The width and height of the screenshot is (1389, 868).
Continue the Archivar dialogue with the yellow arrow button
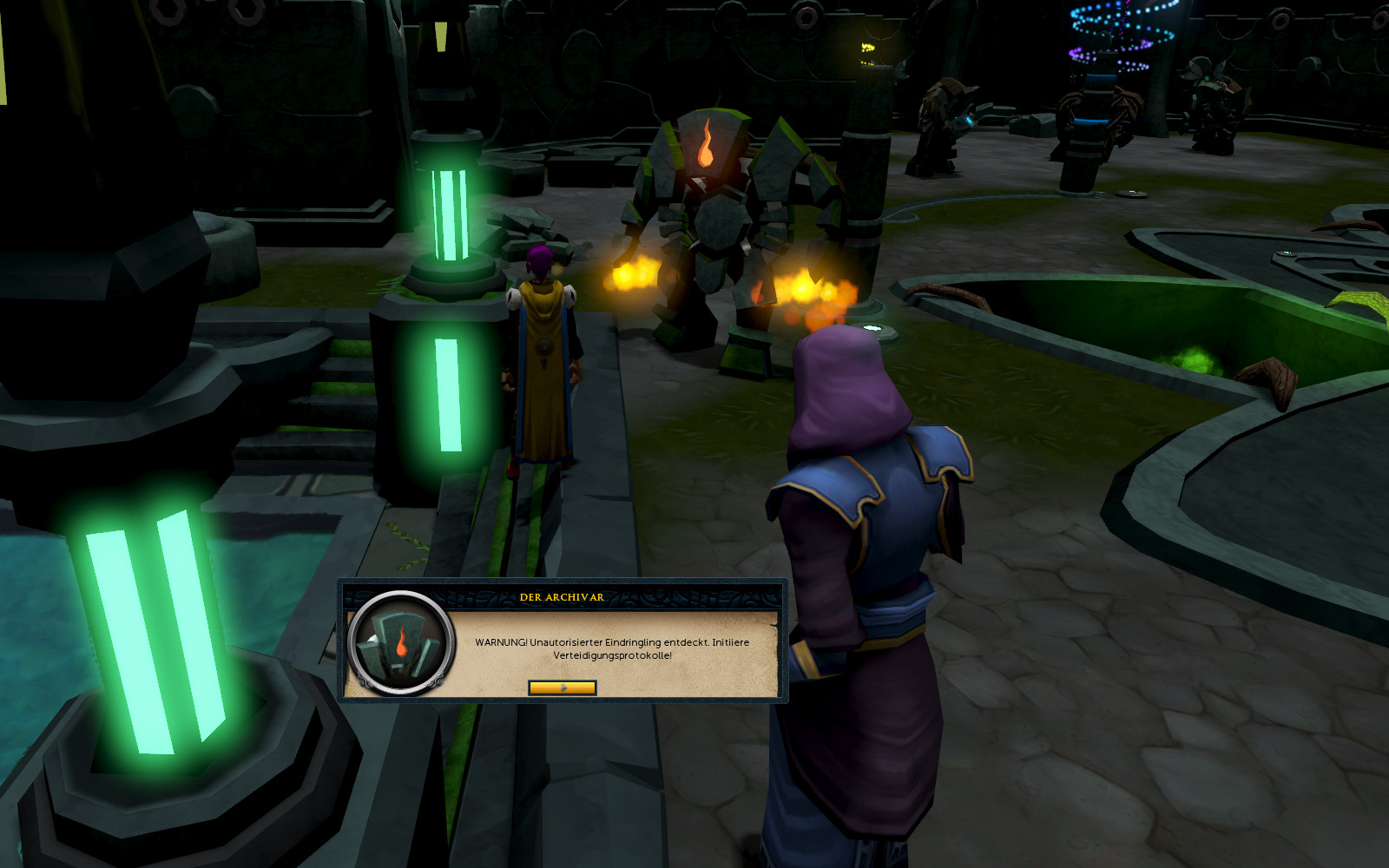point(563,687)
